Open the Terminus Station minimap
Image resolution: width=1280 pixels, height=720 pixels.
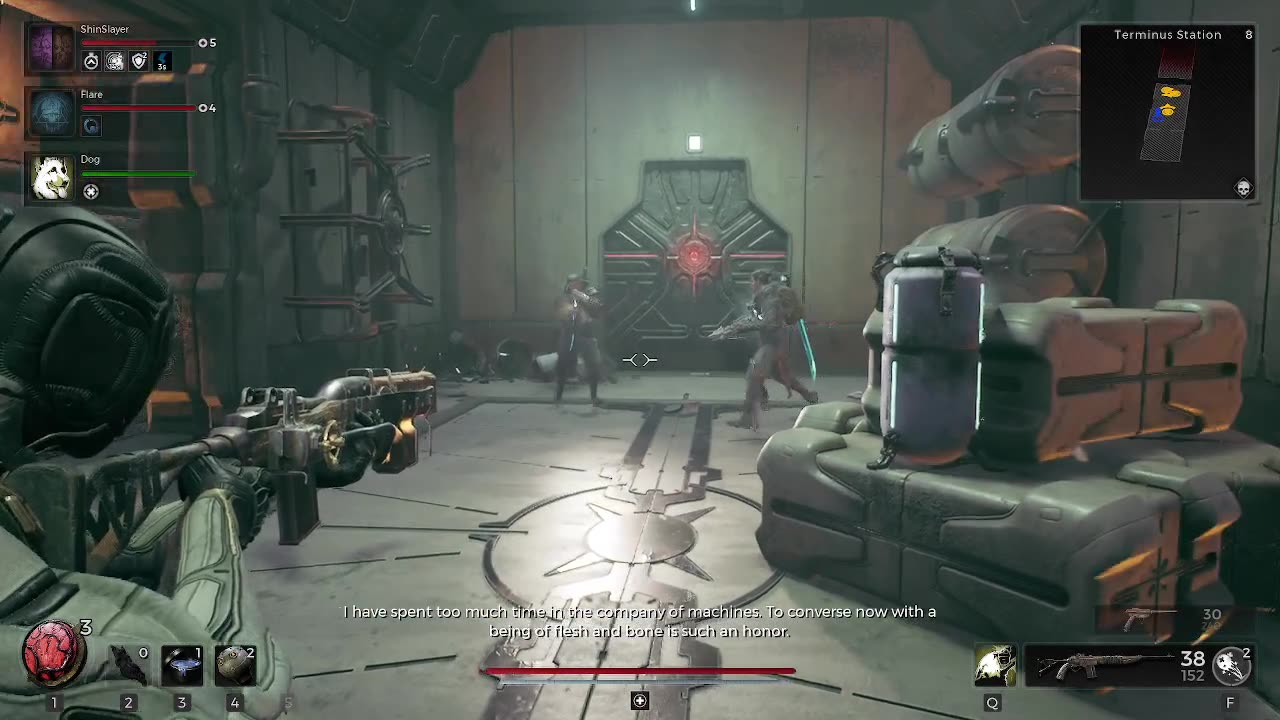click(x=1167, y=112)
